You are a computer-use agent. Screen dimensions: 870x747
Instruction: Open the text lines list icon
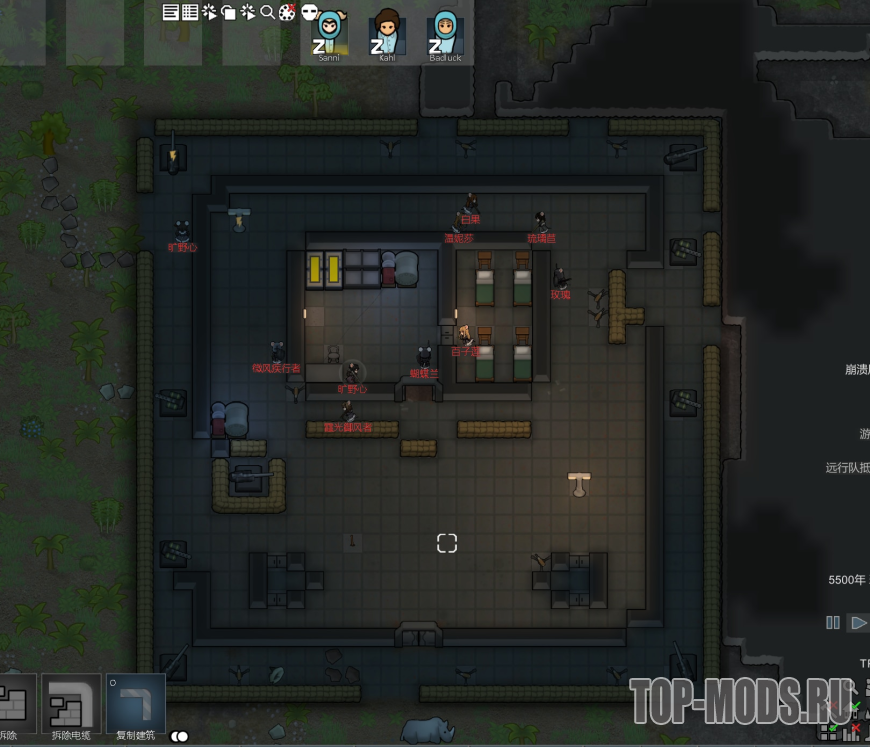point(170,12)
